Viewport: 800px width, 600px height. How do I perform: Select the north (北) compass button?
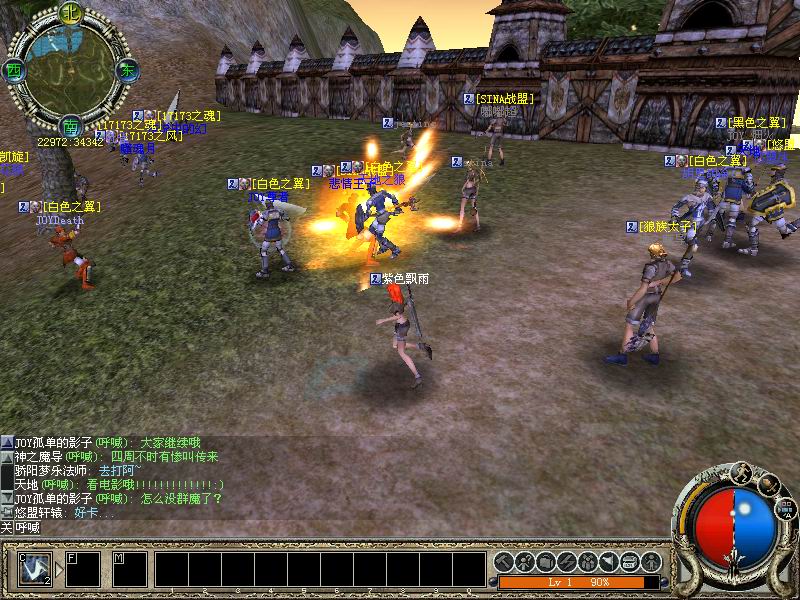(x=70, y=14)
